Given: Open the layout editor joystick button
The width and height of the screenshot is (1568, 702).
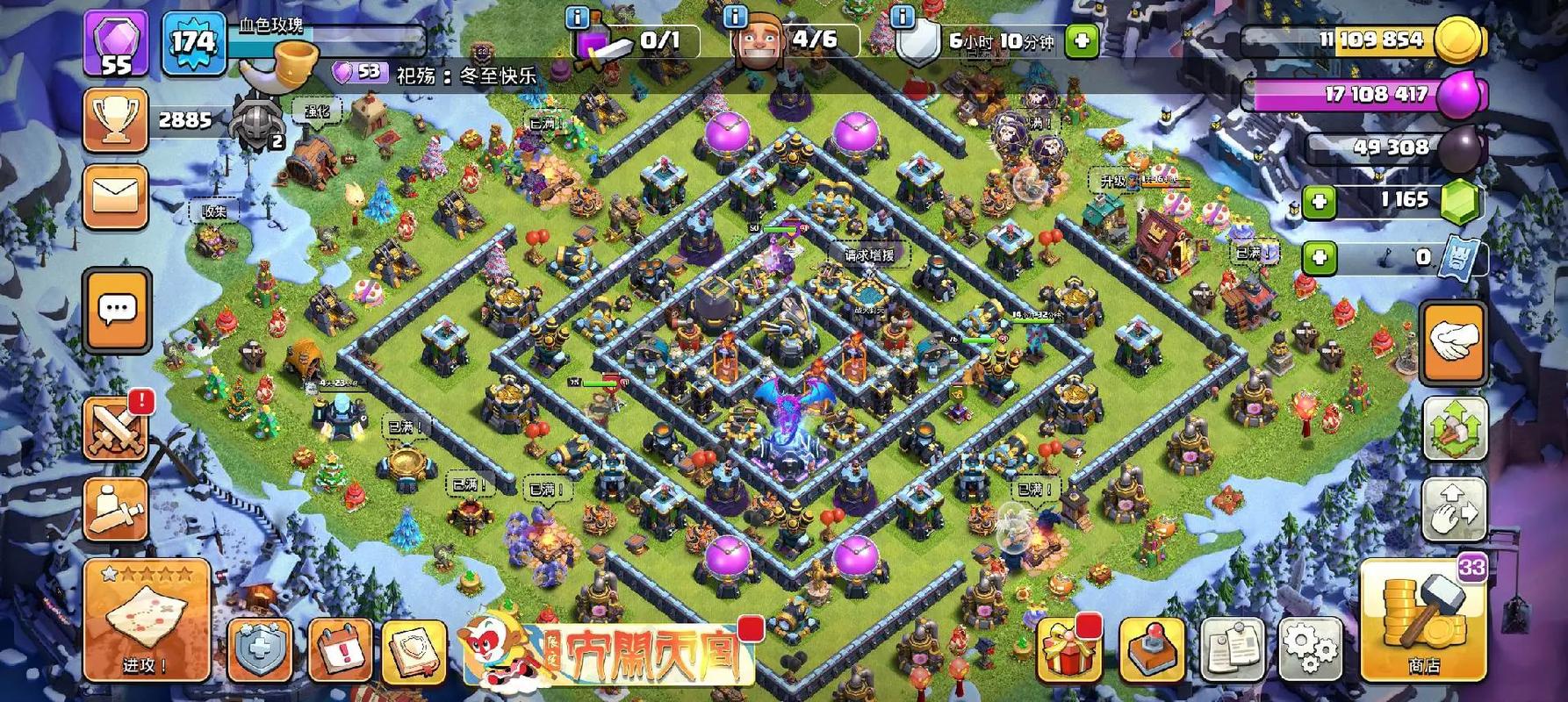Looking at the screenshot, I should (1152, 650).
